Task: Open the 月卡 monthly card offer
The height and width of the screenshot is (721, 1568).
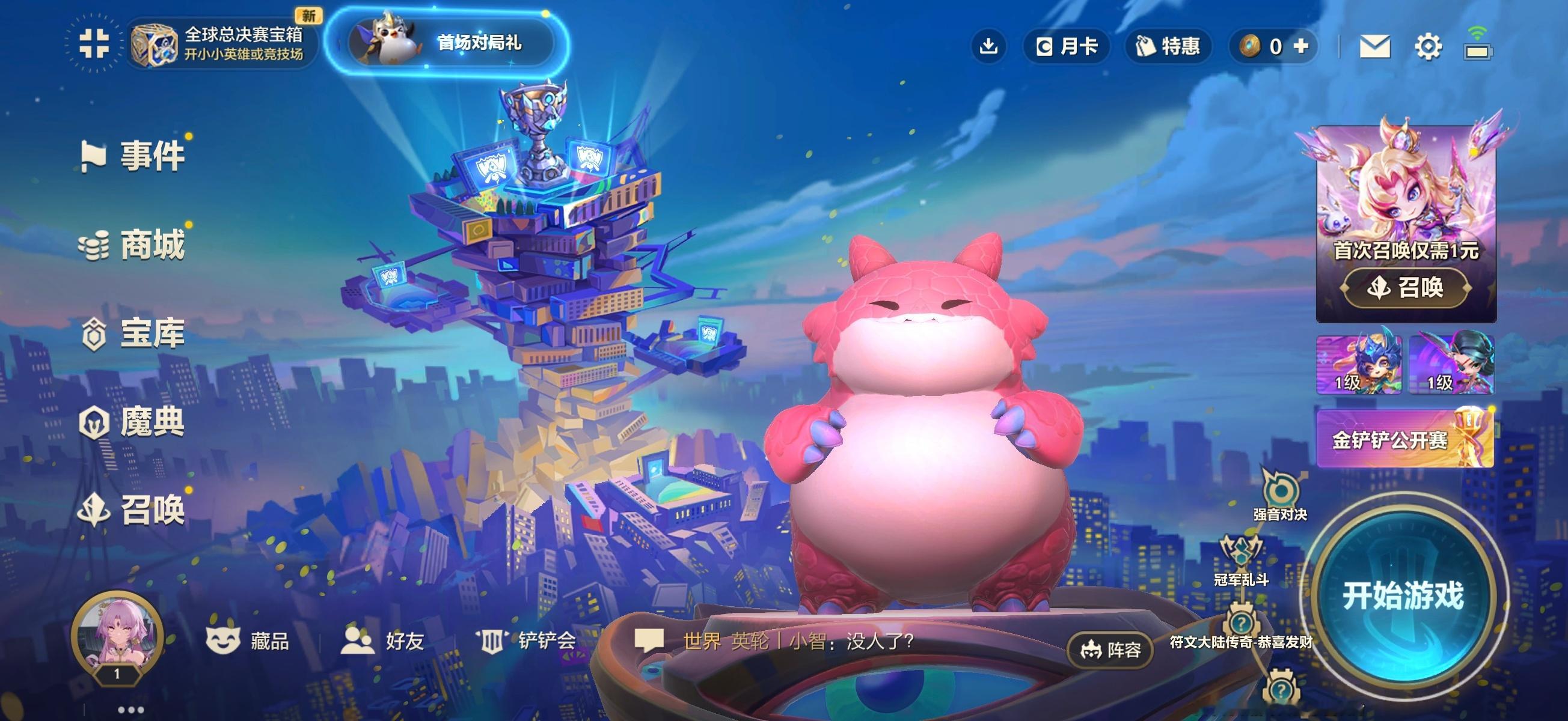Action: pyautogui.click(x=1067, y=46)
